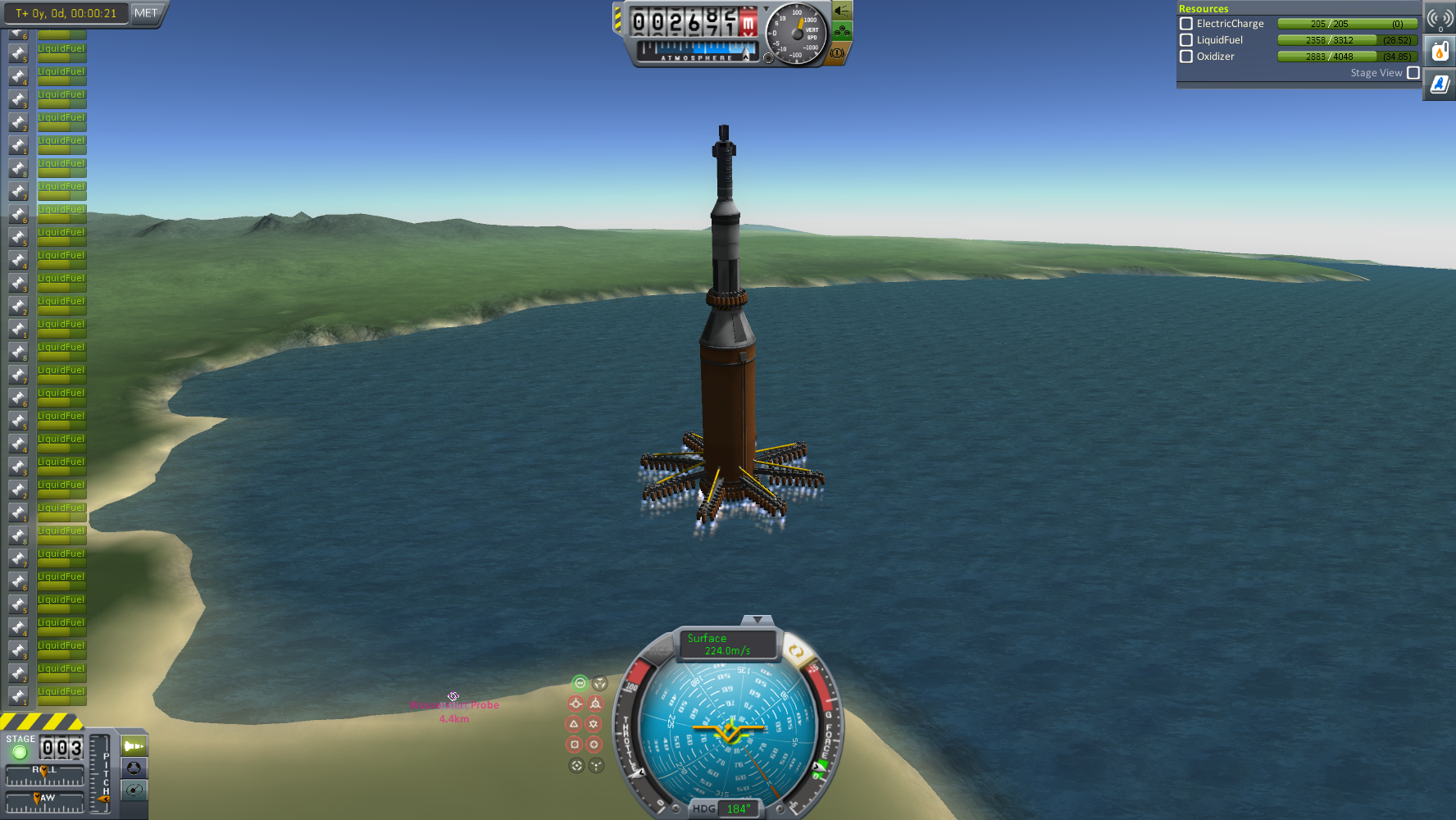
Task: Collapse the navball with the arrow tab
Action: (x=757, y=620)
